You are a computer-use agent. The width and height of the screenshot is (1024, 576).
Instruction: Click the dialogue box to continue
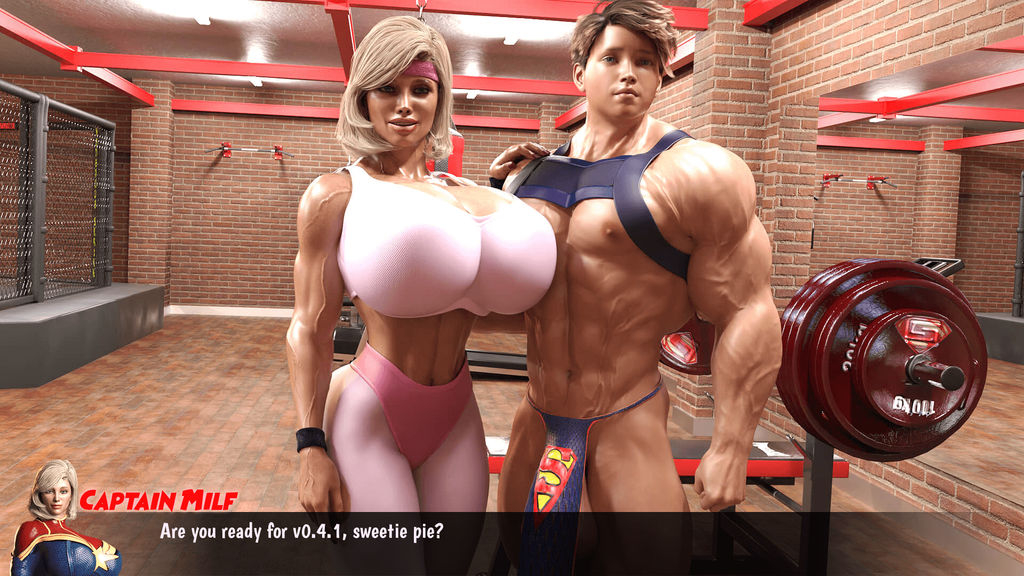(512, 542)
